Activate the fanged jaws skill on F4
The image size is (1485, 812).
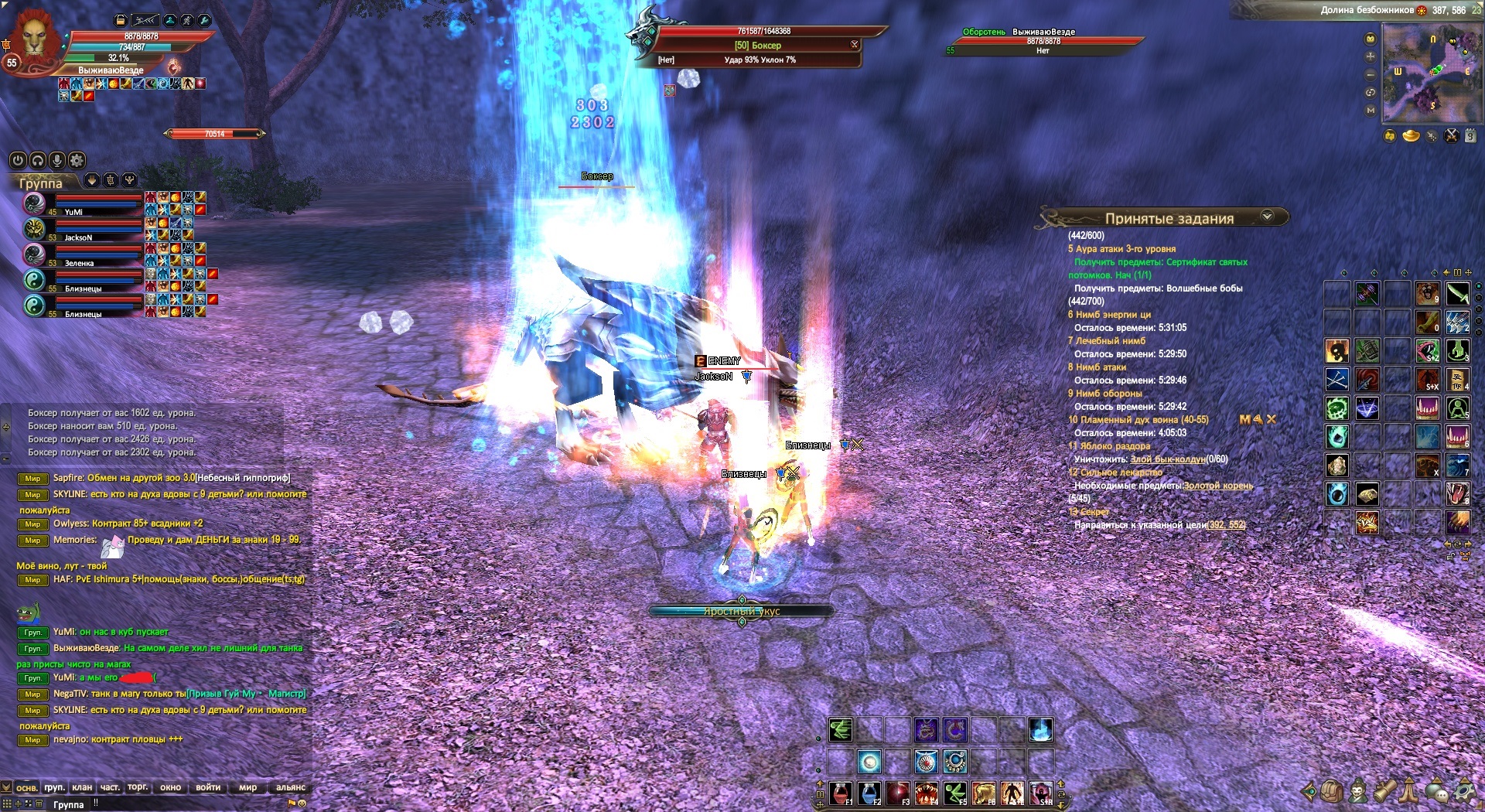(927, 793)
